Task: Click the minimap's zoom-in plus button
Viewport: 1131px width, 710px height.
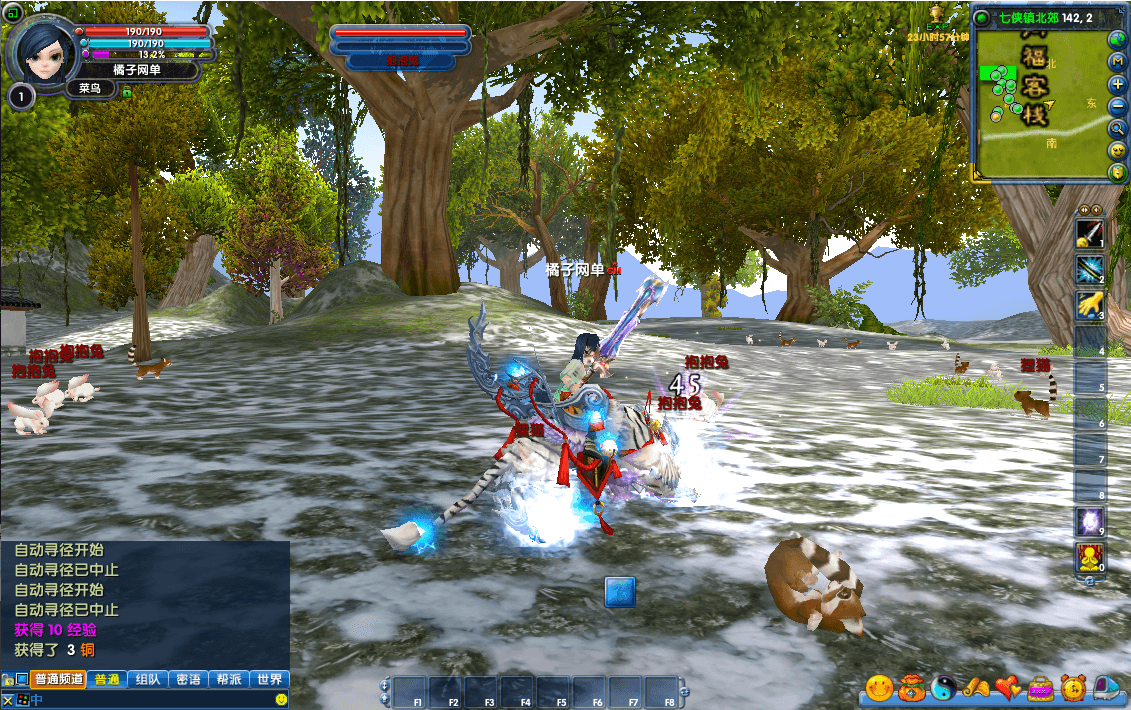Action: coord(1118,84)
